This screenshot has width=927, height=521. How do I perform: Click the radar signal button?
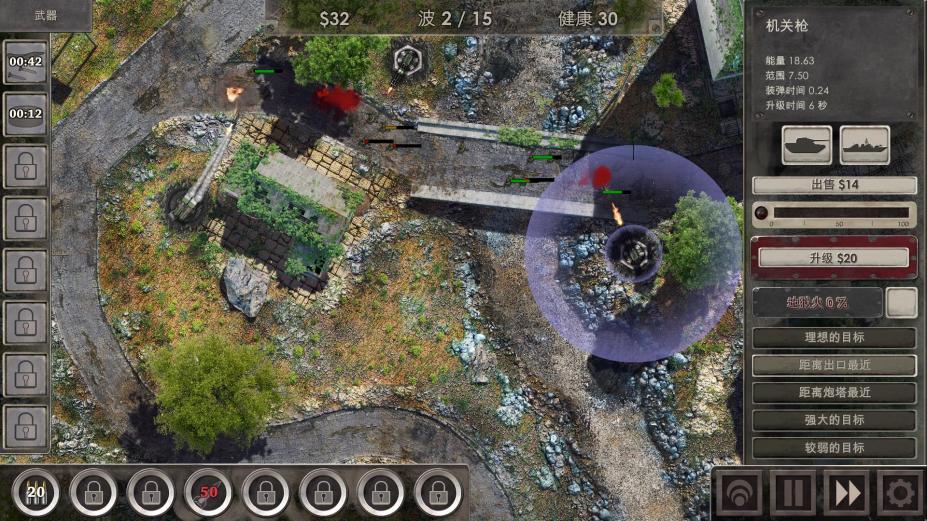[738, 493]
